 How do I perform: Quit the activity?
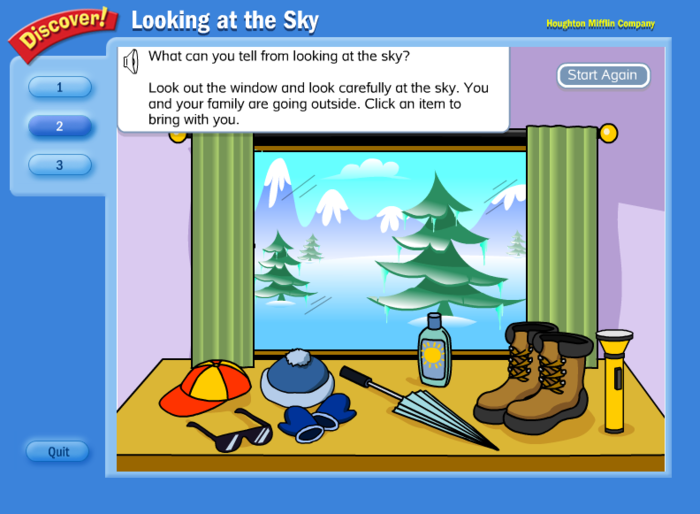coord(59,451)
